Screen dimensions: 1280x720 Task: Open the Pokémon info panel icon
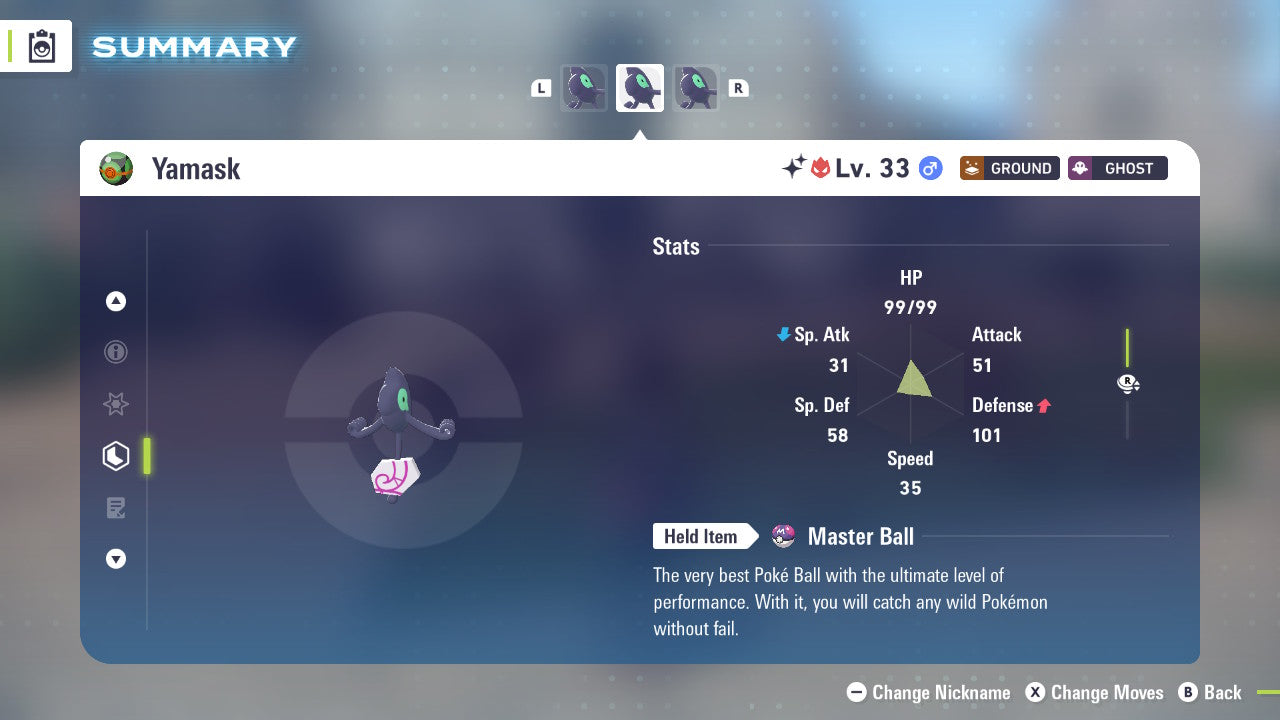point(115,352)
